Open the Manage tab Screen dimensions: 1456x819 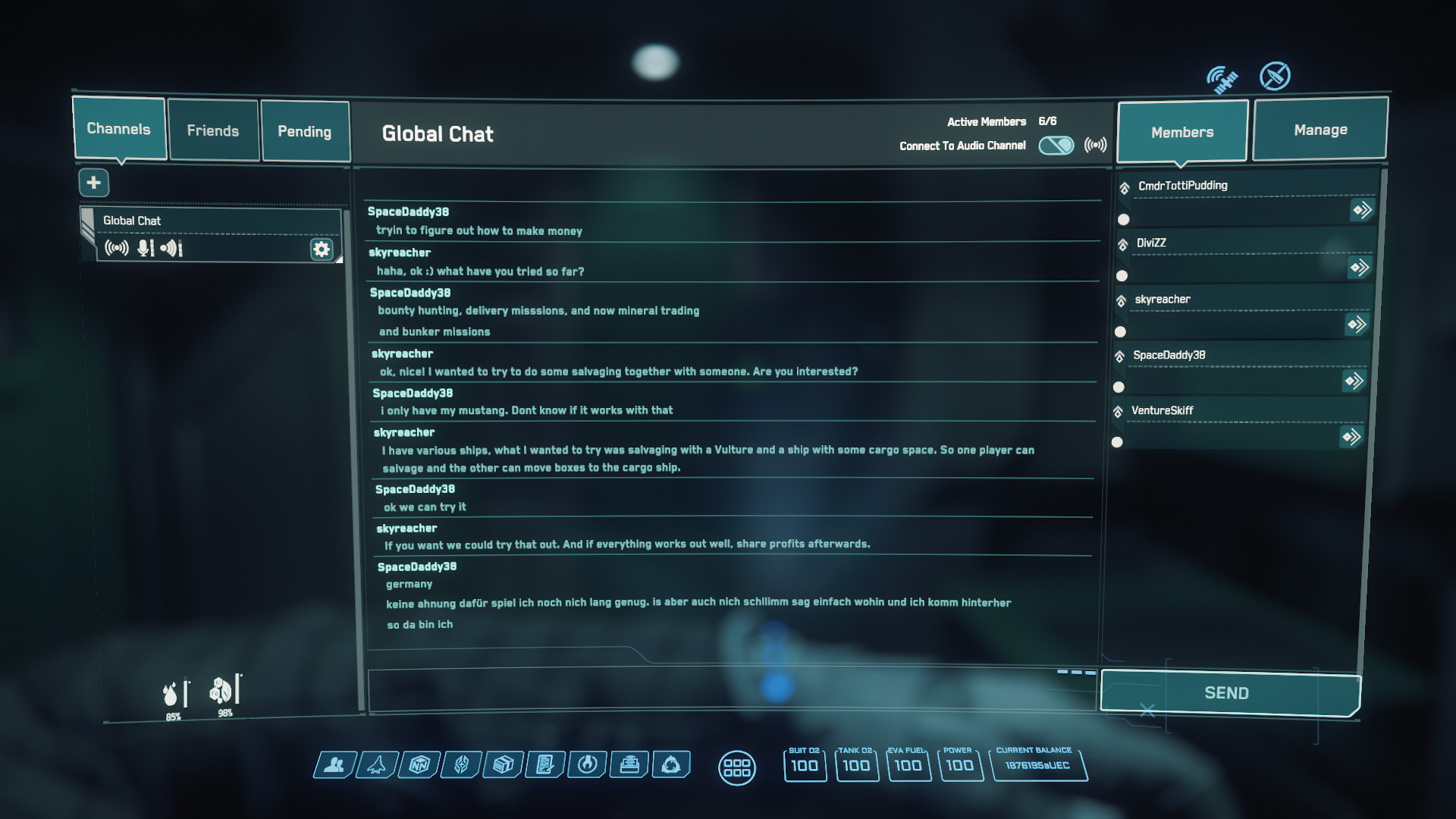coord(1320,129)
